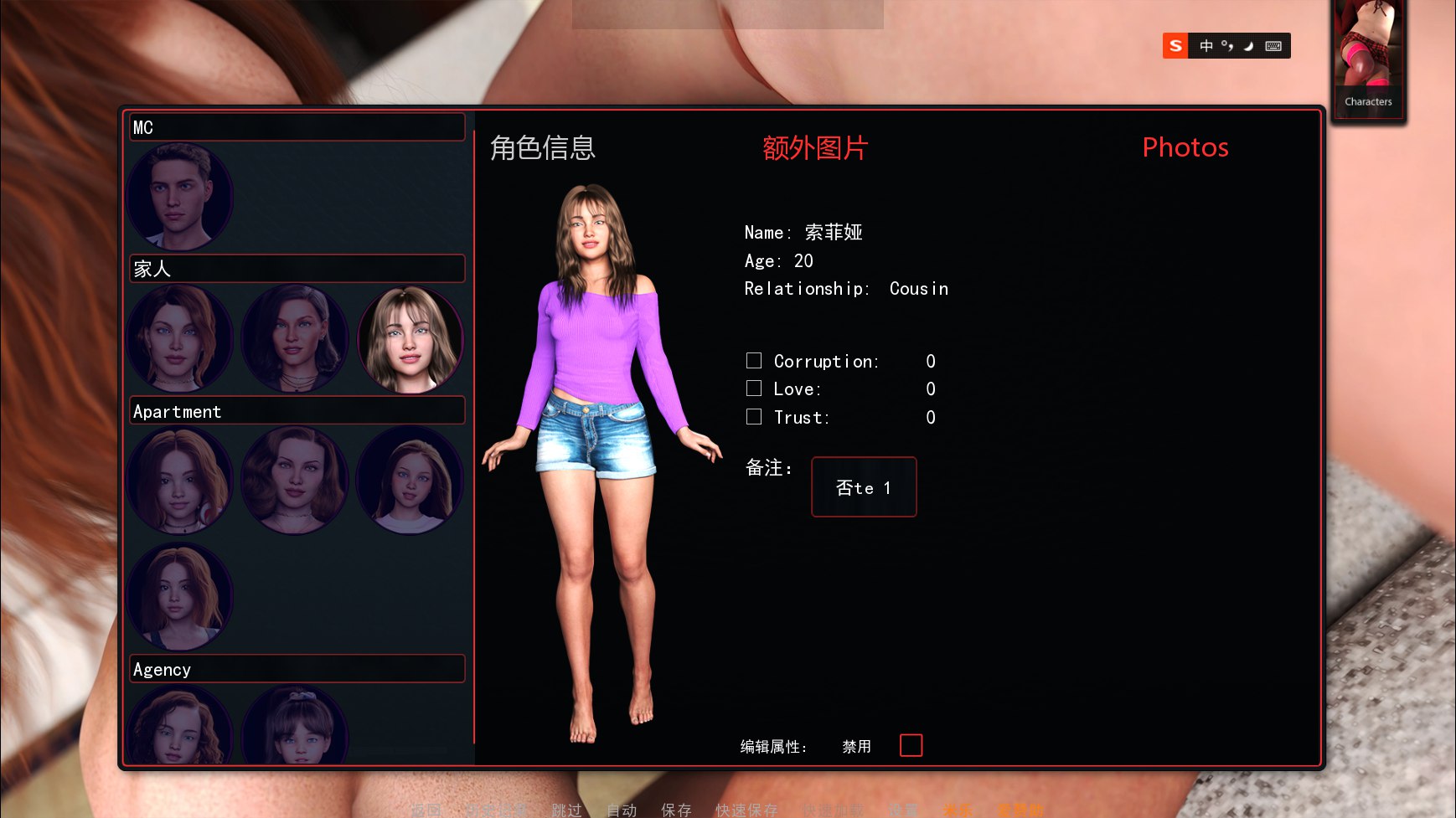Click the 跳过 skip button
The height and width of the screenshot is (818, 1456).
pyautogui.click(x=566, y=810)
